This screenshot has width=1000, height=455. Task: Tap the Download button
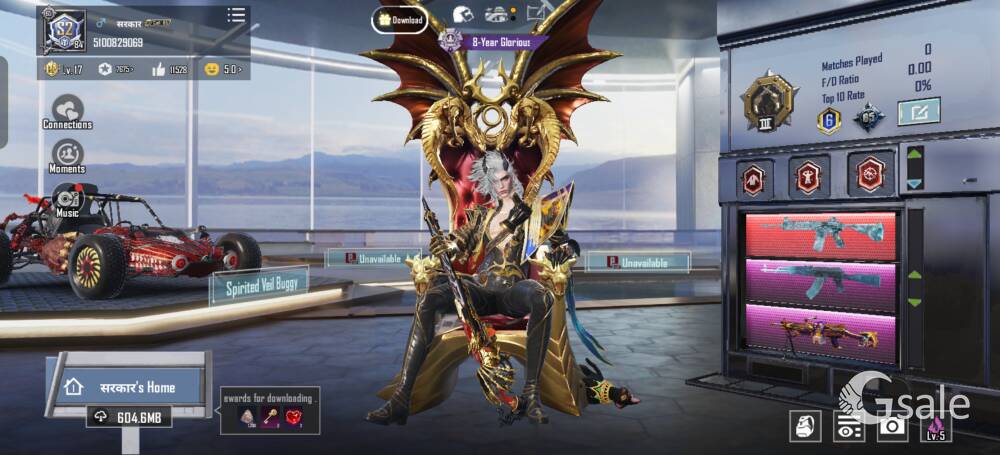pyautogui.click(x=400, y=19)
